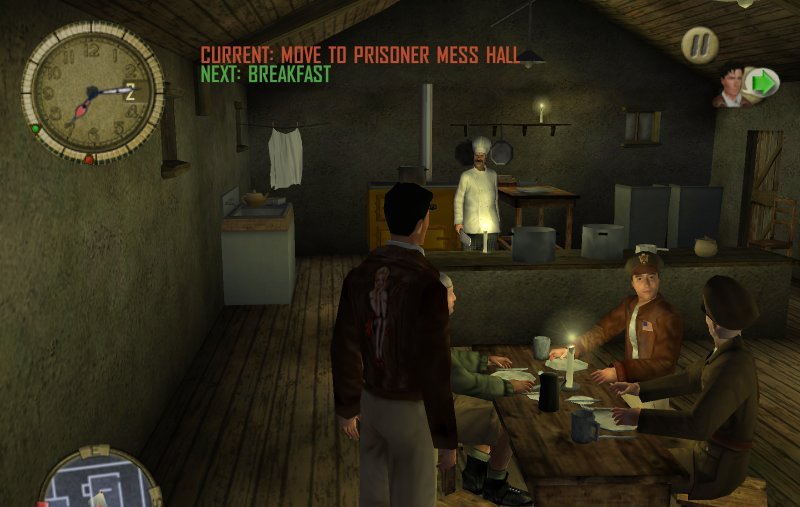Pause the game with the round button

699,44
